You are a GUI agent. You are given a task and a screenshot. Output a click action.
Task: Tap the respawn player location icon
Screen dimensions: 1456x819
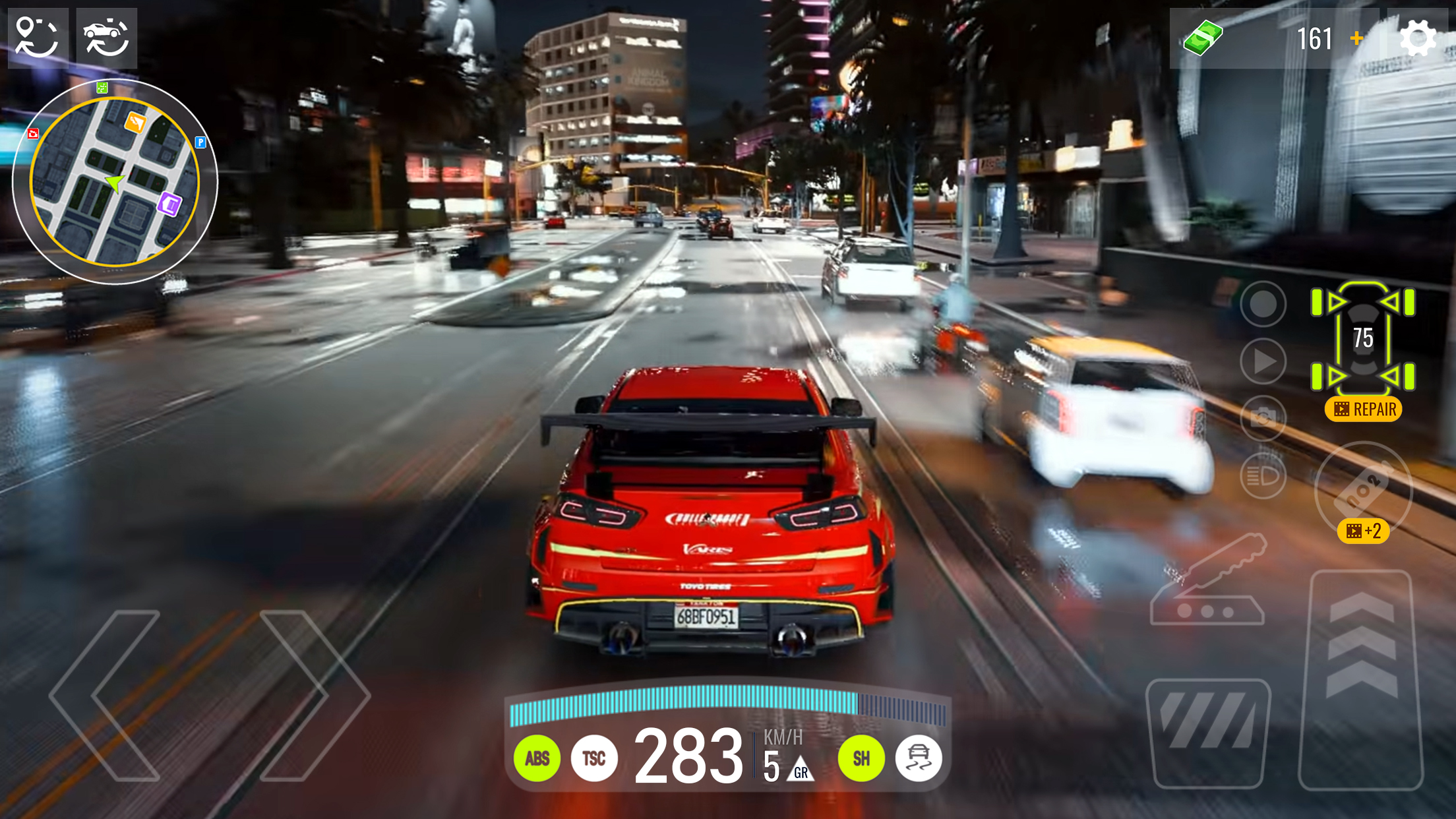[38, 38]
